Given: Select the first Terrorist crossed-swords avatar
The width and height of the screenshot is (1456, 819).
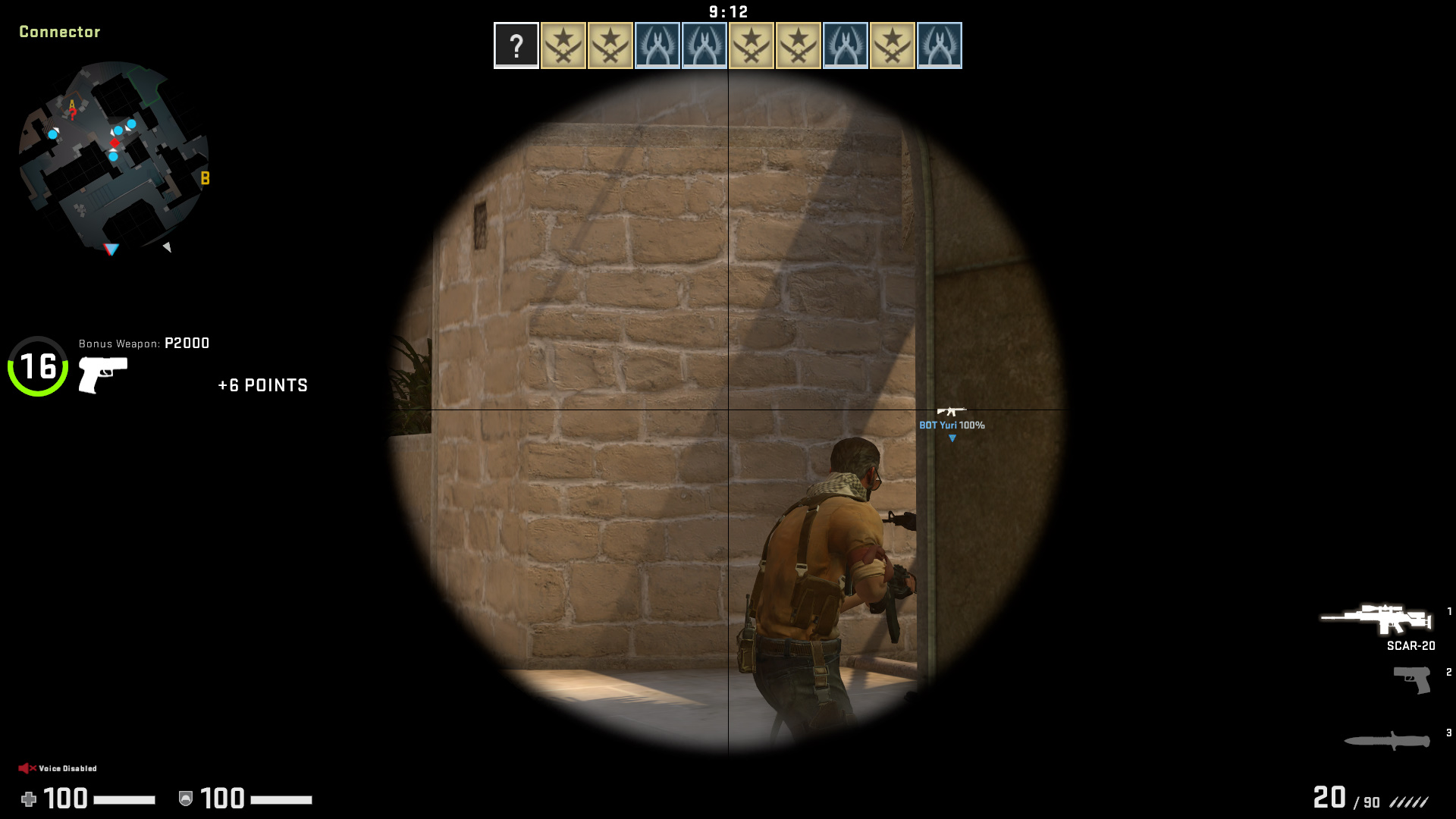Looking at the screenshot, I should (563, 45).
